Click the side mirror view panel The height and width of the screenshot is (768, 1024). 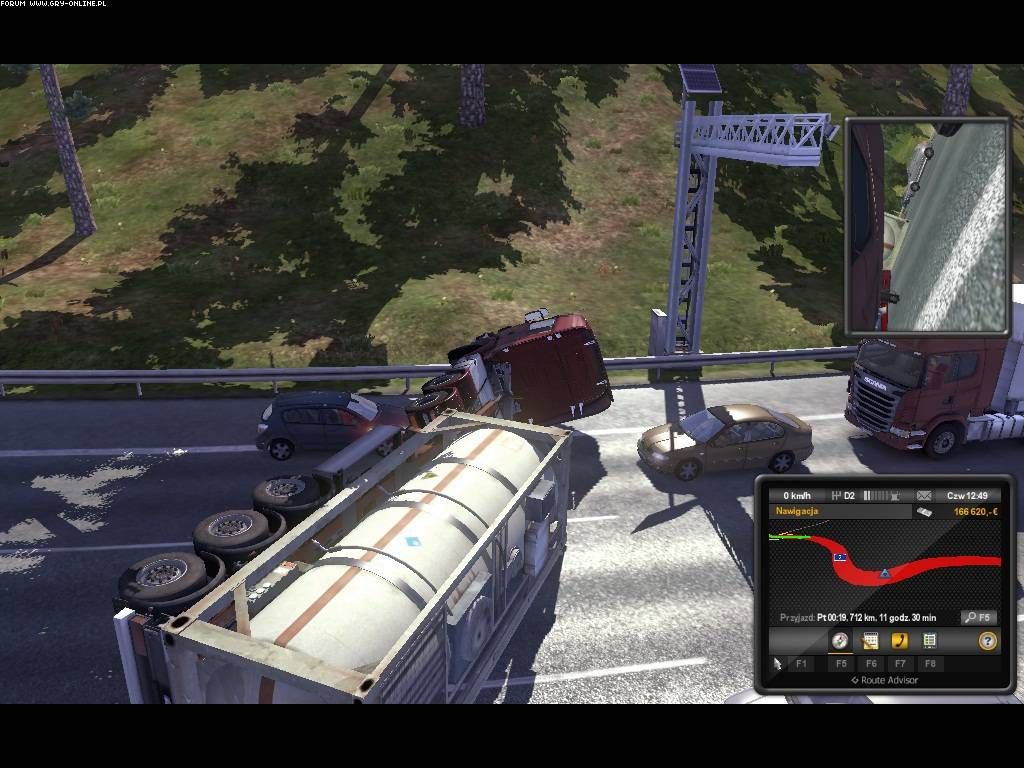point(926,226)
